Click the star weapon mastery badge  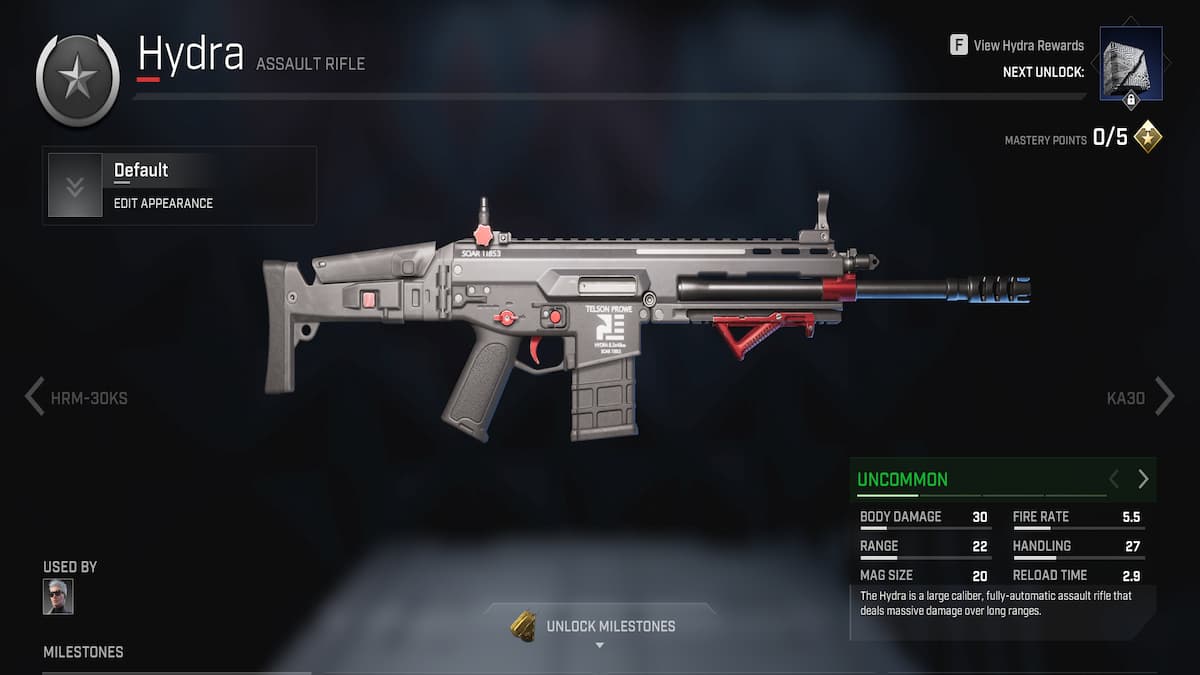[x=77, y=80]
